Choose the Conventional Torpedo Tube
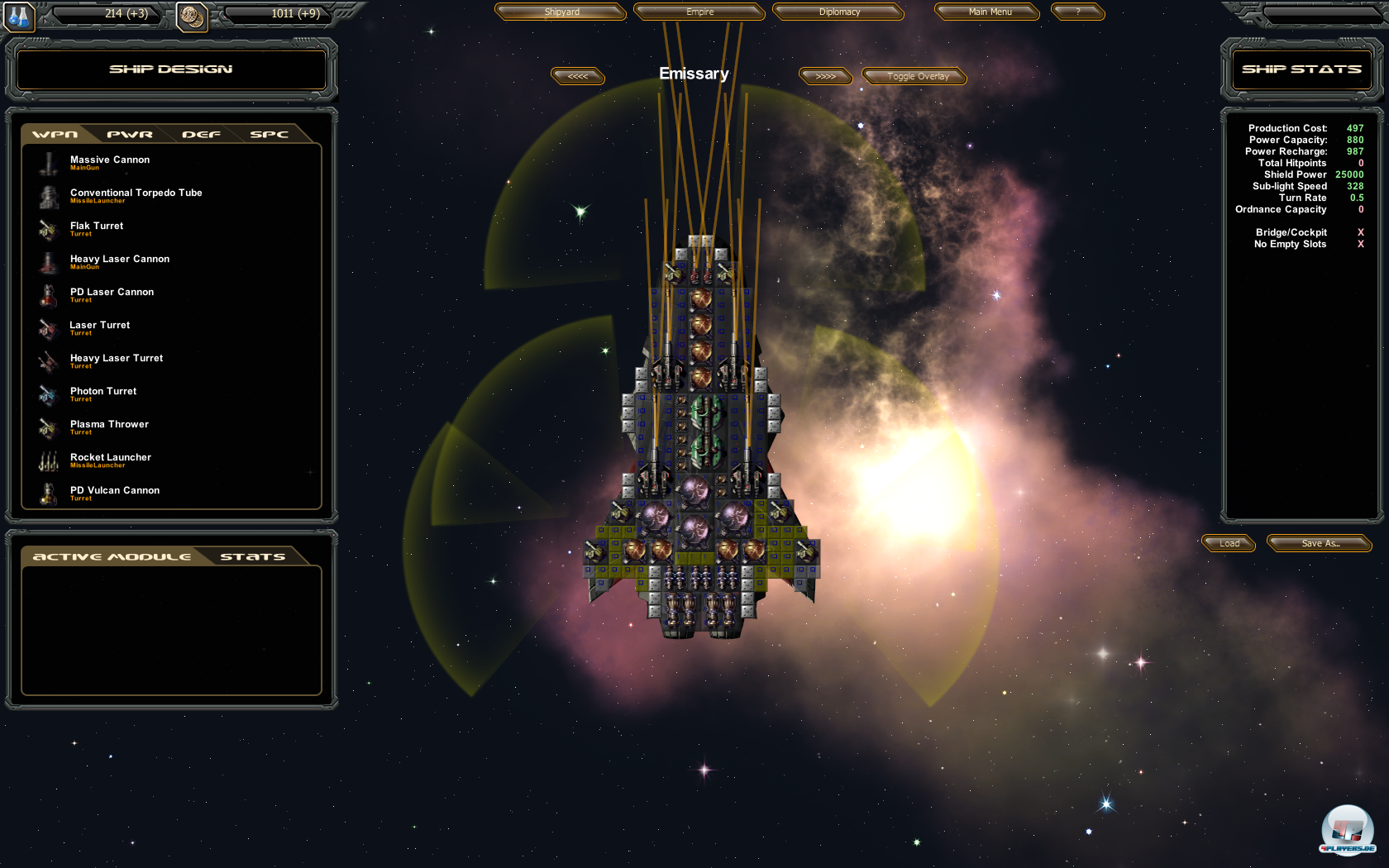 [136, 193]
